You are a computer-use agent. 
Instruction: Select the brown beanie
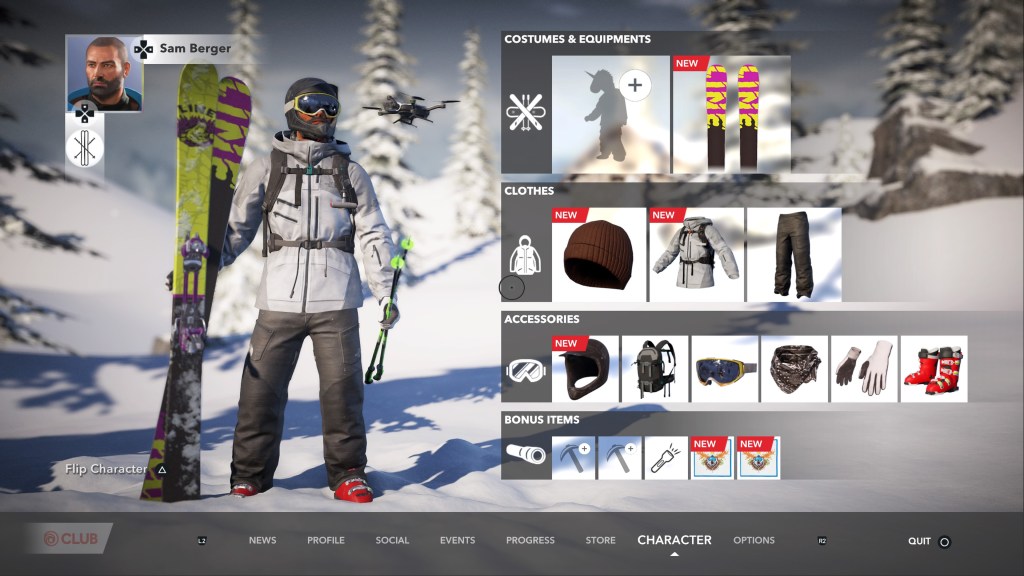(598, 255)
